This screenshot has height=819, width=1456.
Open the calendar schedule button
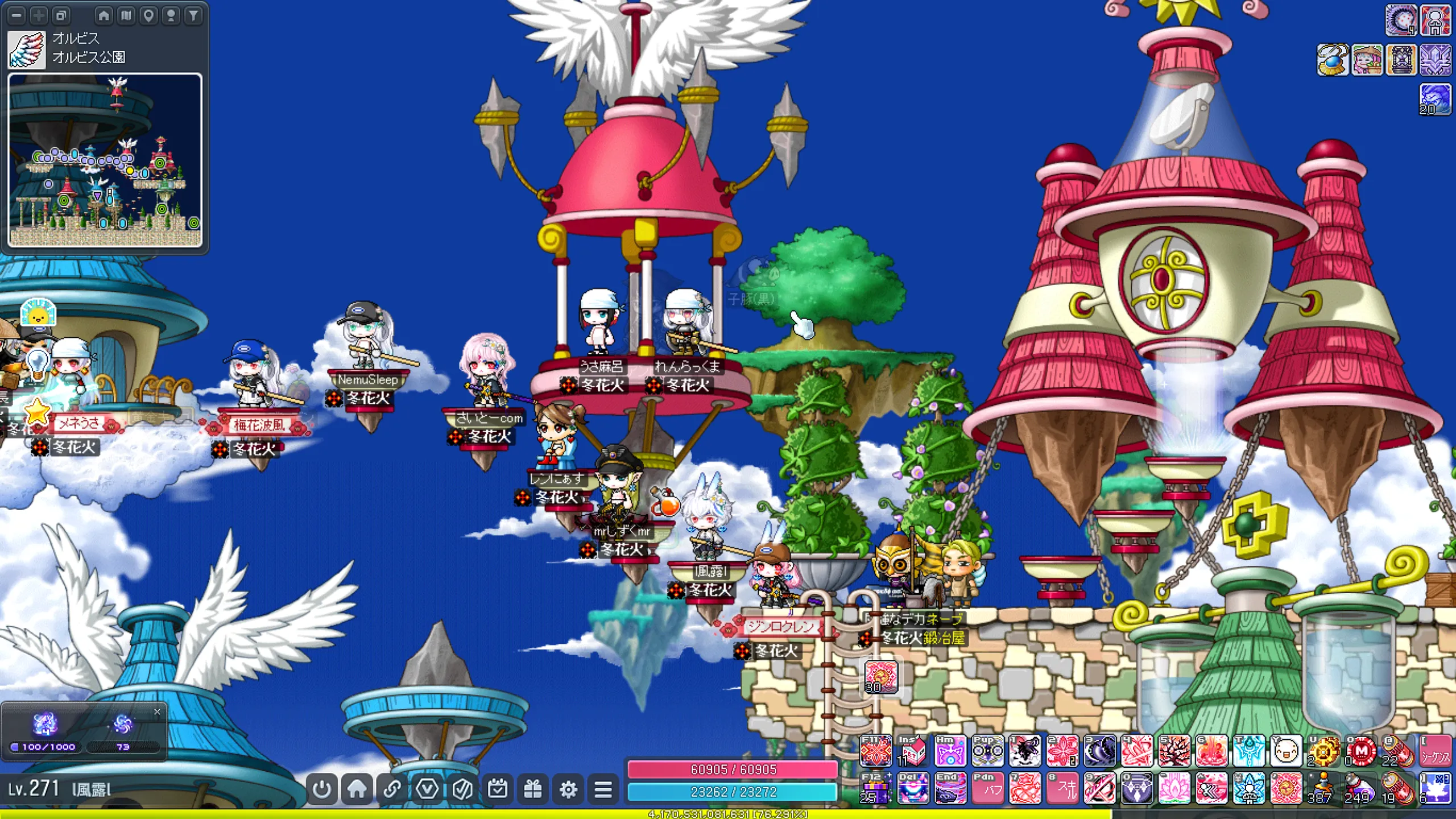(x=498, y=789)
